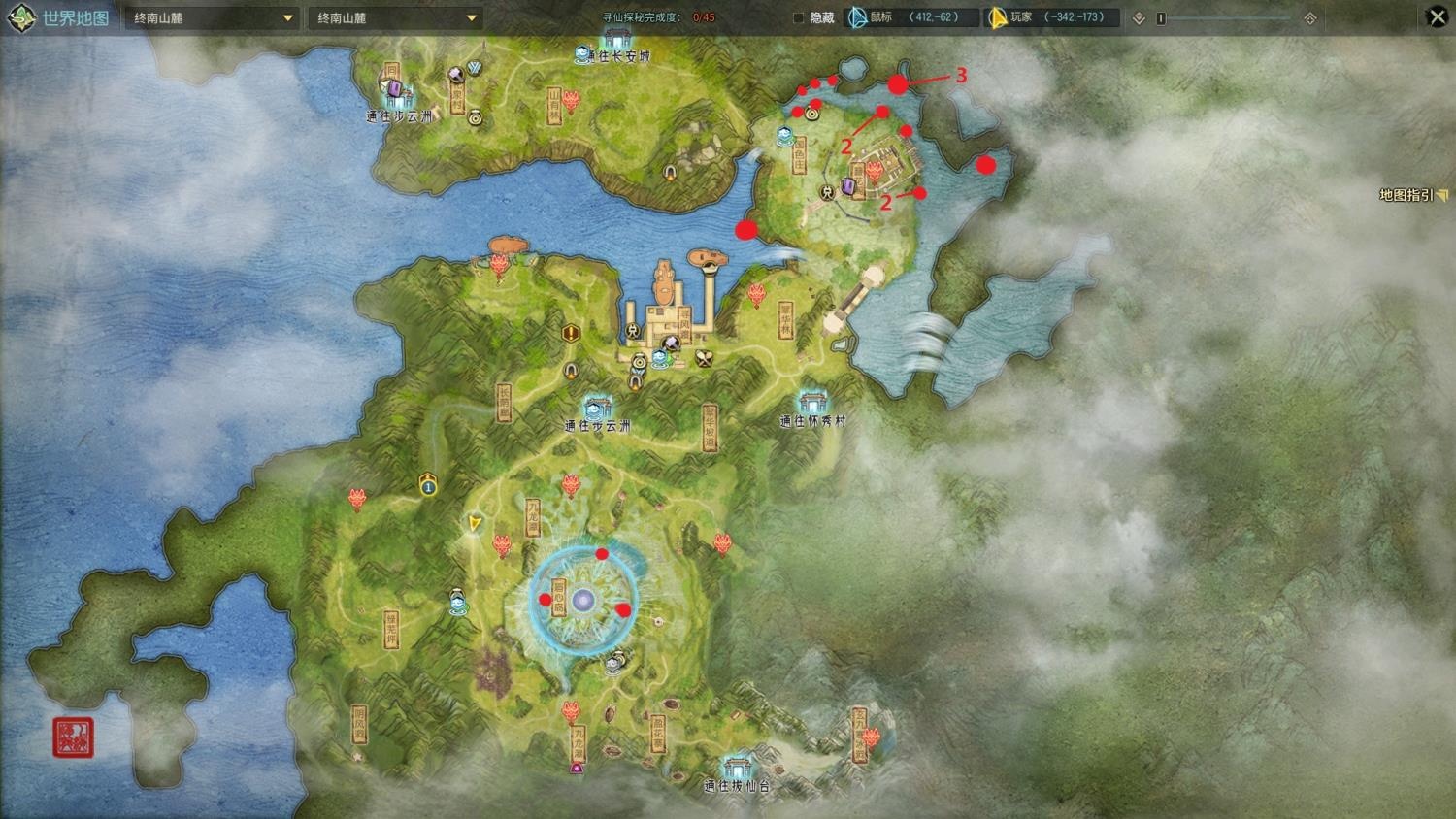This screenshot has height=819, width=1456.
Task: Click the blue shield marker numbered 1
Action: click(428, 482)
